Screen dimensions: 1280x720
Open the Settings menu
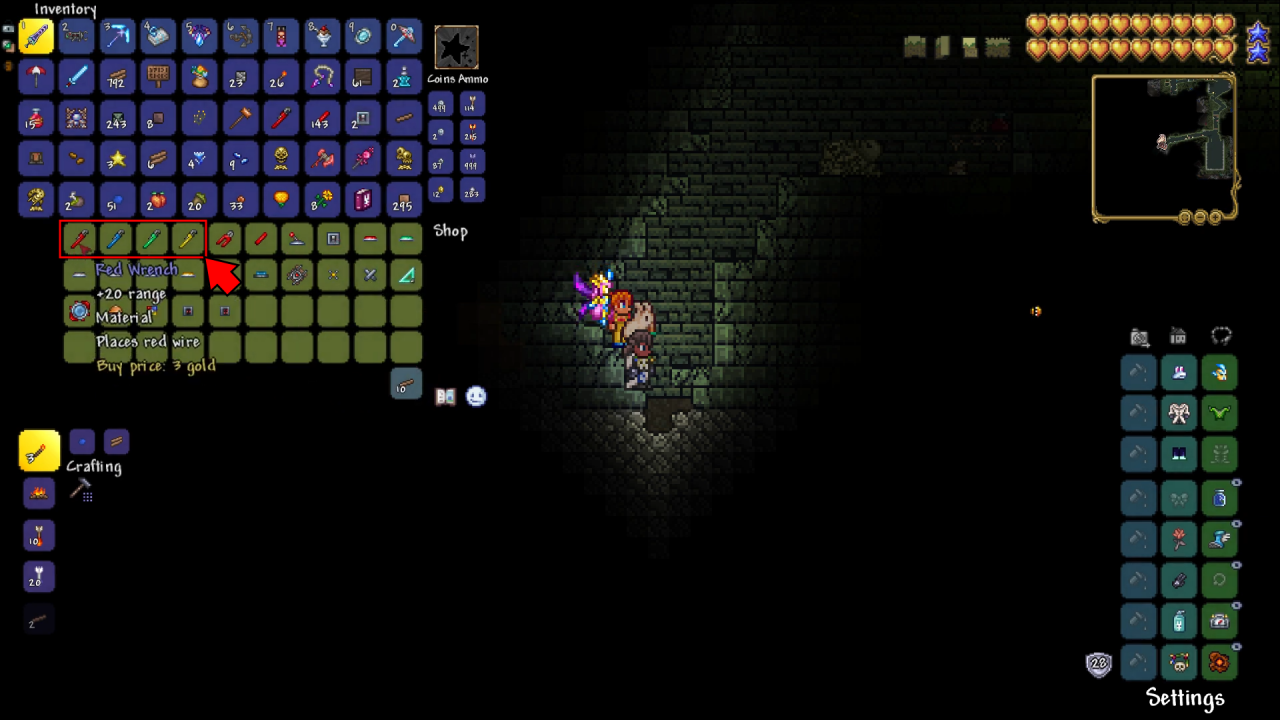click(1185, 697)
